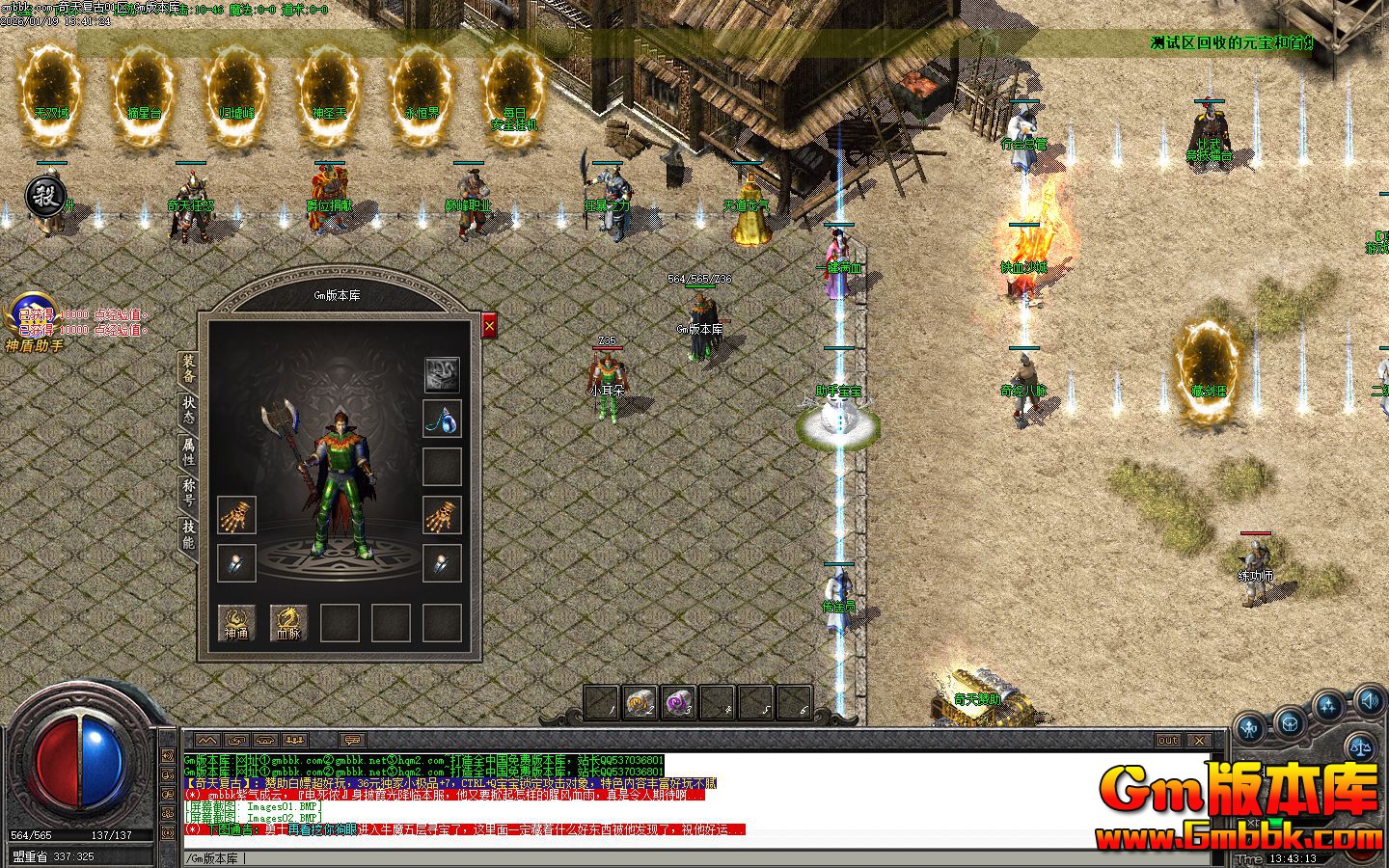Image resolution: width=1389 pixels, height=868 pixels.
Task: Show the 称号 titles tab
Action: pos(188,492)
